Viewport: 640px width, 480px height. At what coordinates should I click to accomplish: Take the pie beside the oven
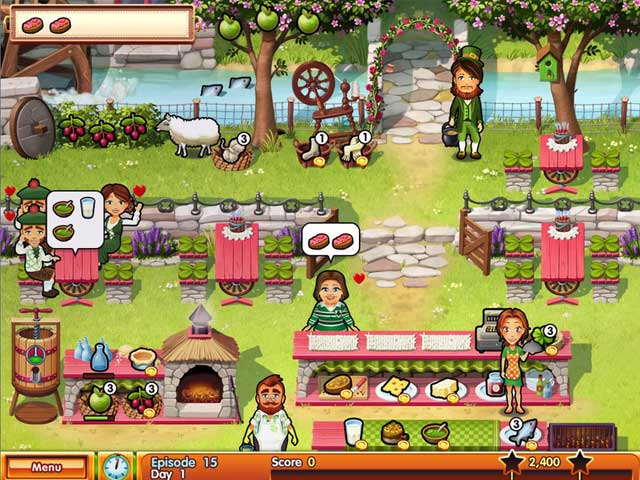coord(142,360)
